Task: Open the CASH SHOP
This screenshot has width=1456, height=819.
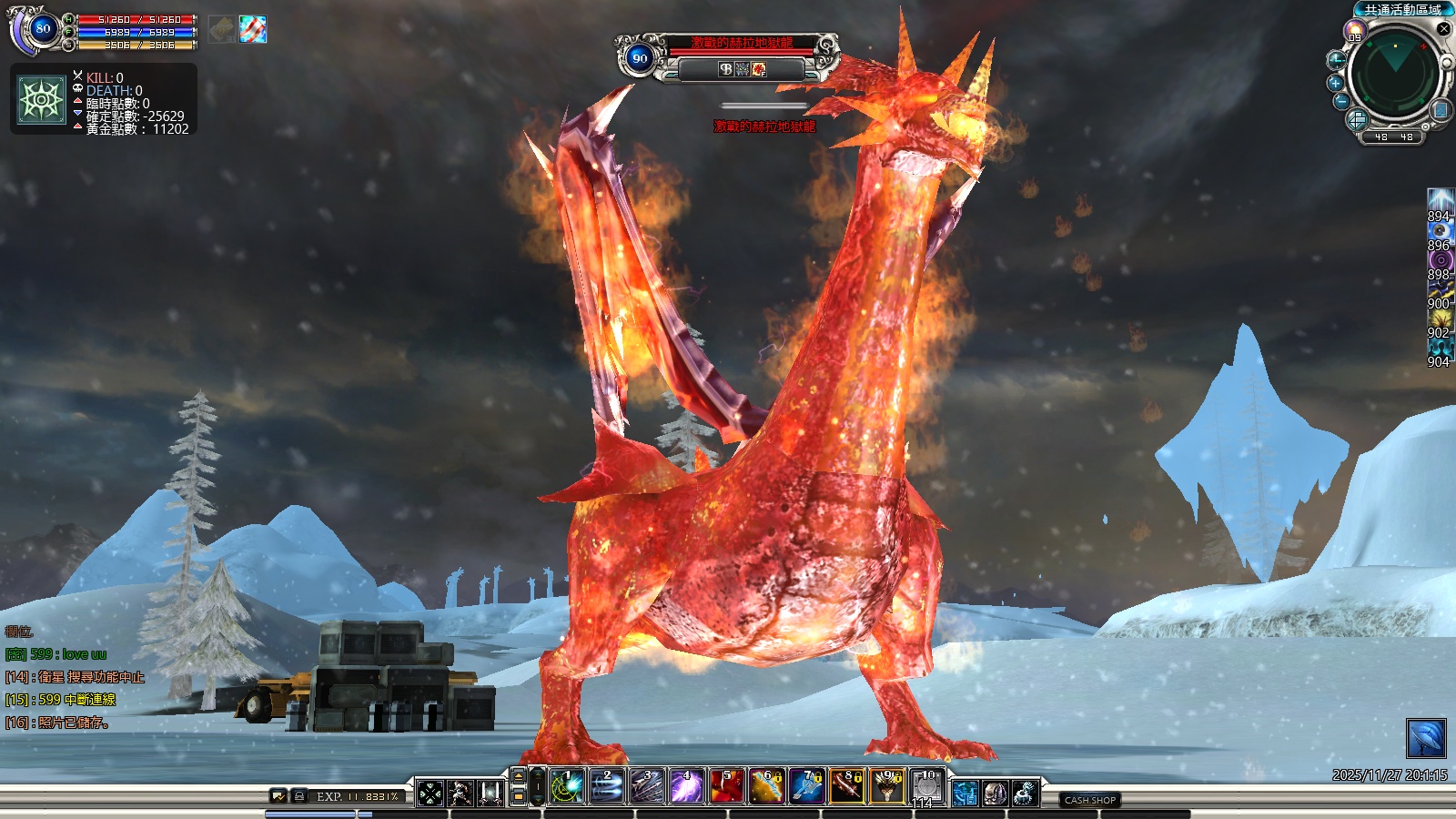Action: click(x=1089, y=800)
